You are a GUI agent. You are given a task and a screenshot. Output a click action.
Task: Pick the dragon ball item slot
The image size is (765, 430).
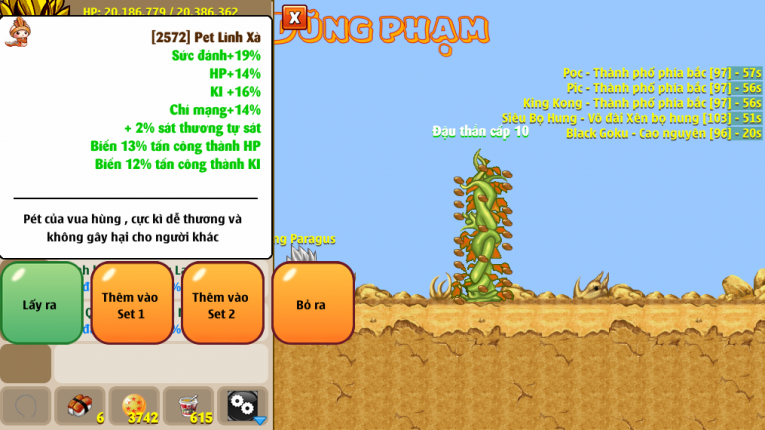134,406
